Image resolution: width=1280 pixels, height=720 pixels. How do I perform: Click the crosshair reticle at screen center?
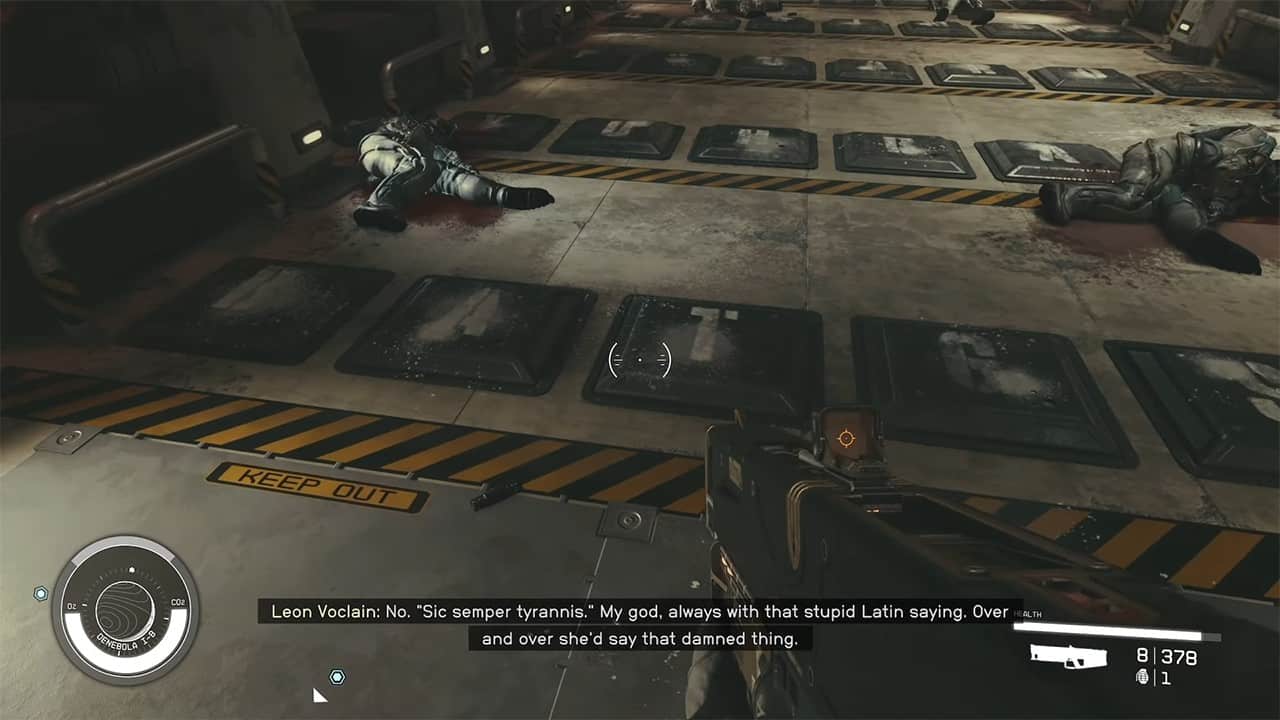point(638,362)
